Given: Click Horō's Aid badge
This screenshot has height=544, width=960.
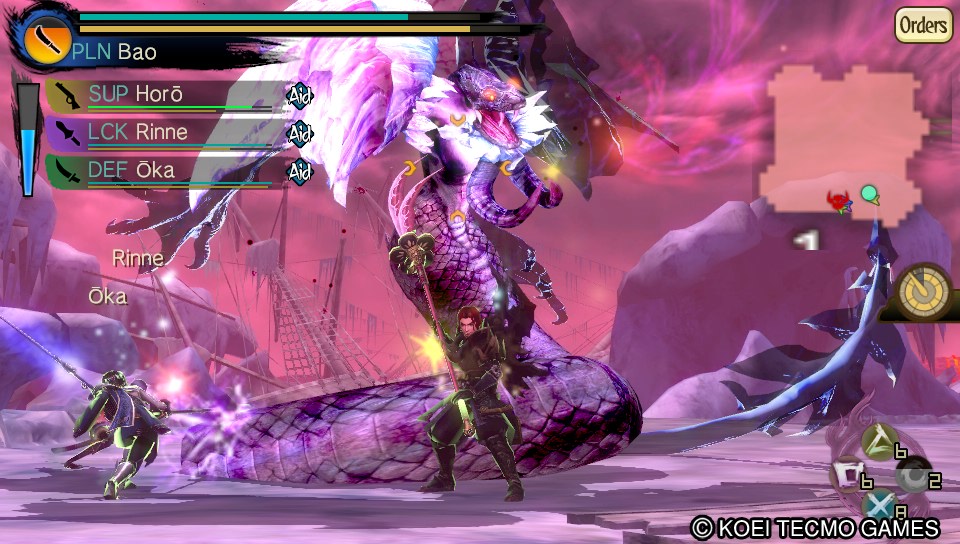Looking at the screenshot, I should pyautogui.click(x=300, y=95).
